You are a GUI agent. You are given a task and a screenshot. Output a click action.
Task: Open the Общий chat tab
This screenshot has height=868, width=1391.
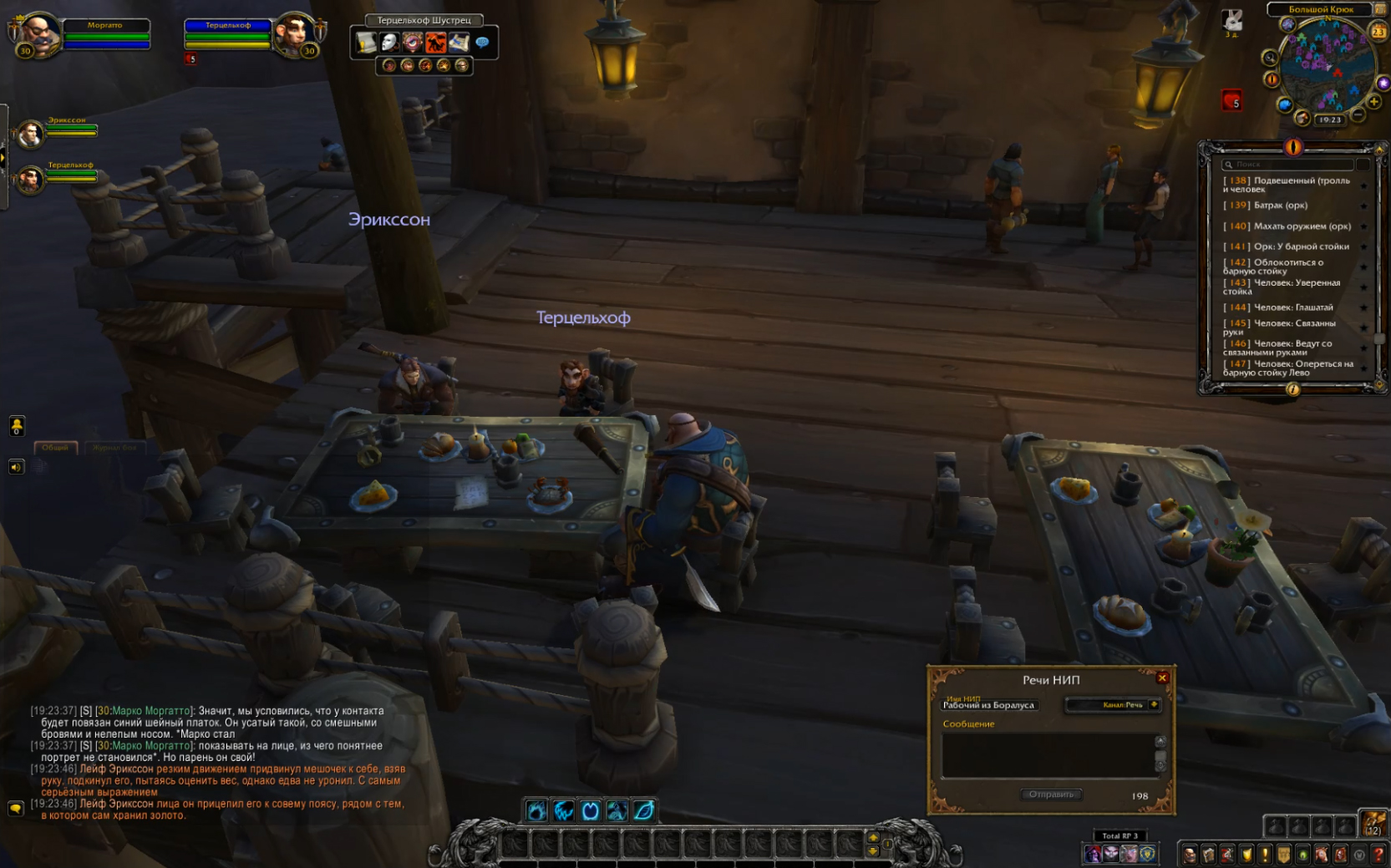(x=55, y=448)
